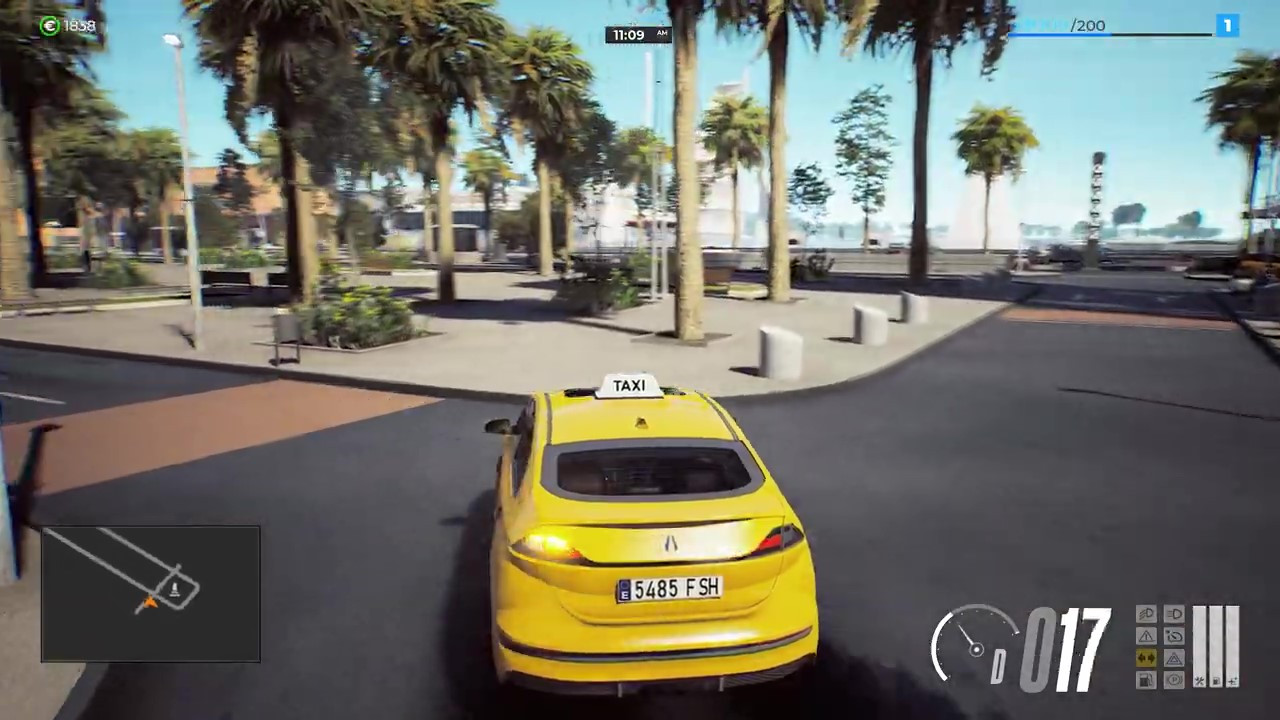
Task: Click the blue player level badge
Action: (1227, 25)
